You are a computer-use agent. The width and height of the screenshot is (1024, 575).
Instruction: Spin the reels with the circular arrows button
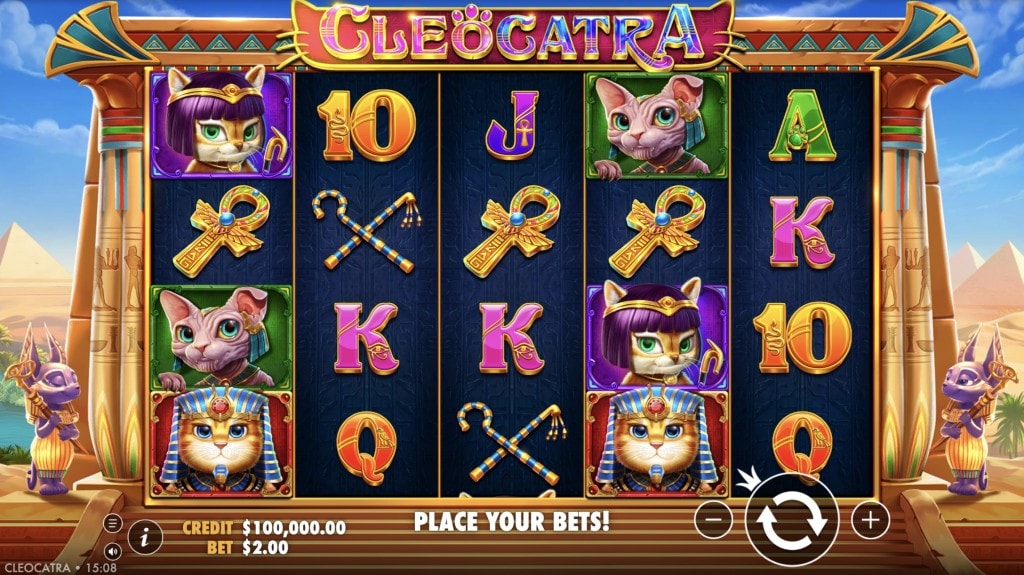791,520
